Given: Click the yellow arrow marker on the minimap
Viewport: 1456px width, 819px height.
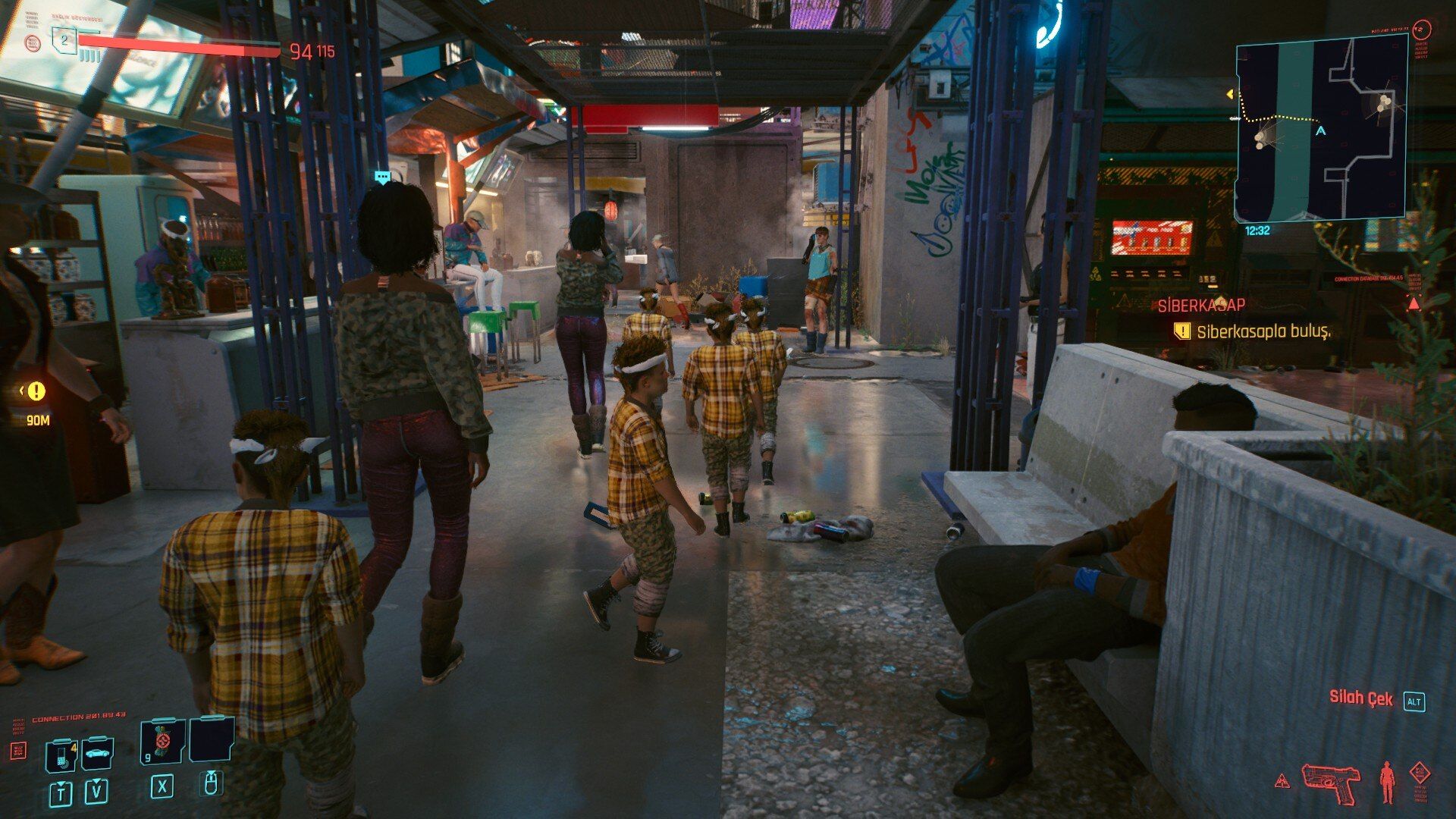Looking at the screenshot, I should (1230, 95).
